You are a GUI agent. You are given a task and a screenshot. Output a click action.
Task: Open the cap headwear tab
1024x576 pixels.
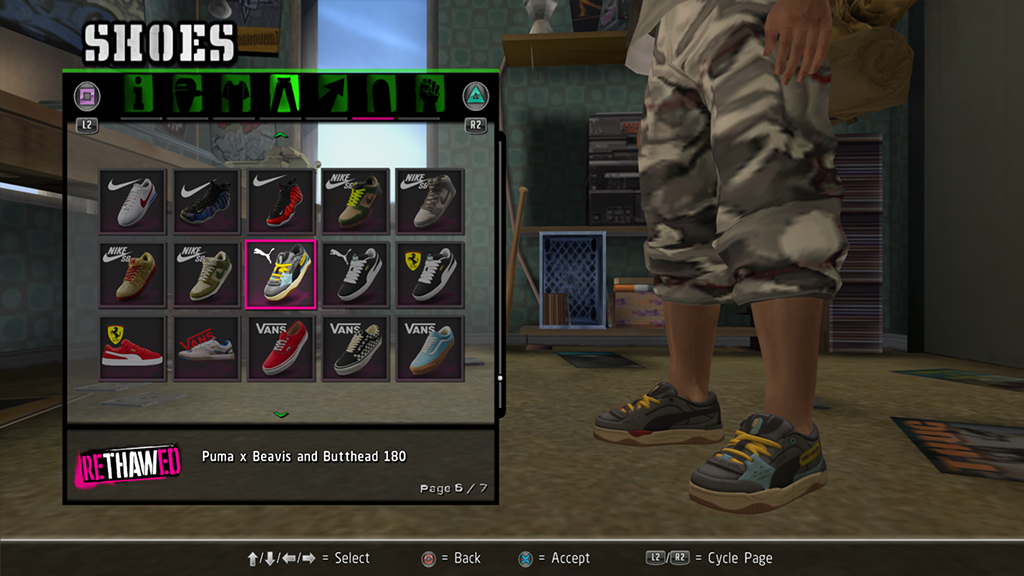187,95
